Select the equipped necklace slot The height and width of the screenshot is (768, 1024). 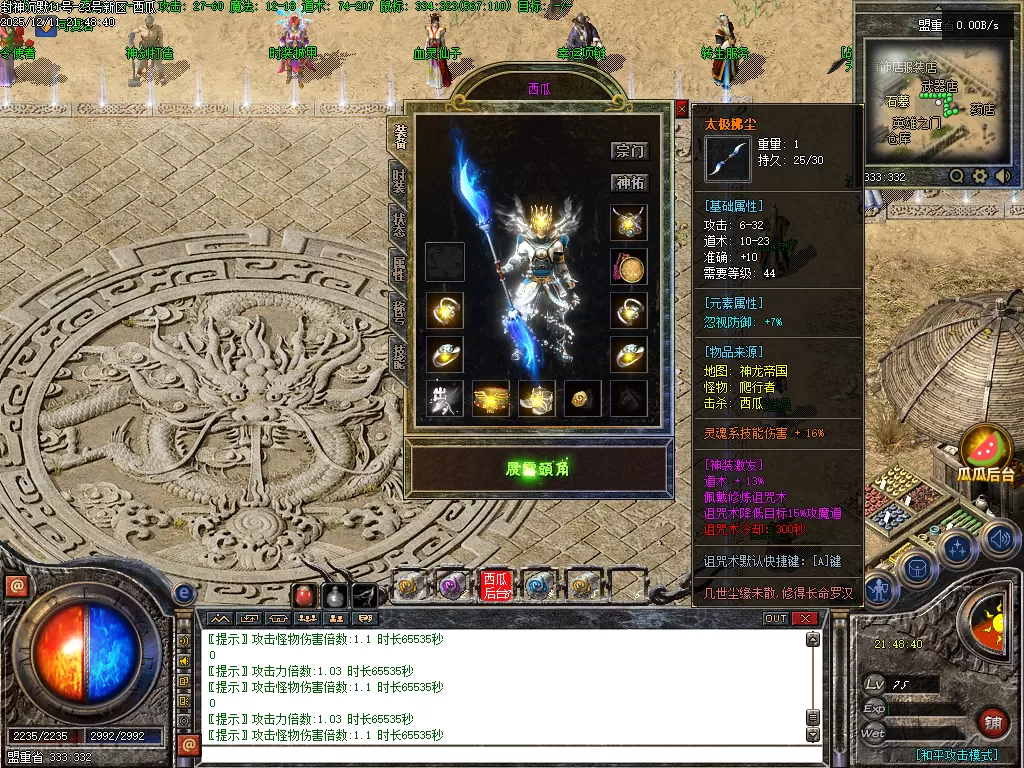[629, 223]
